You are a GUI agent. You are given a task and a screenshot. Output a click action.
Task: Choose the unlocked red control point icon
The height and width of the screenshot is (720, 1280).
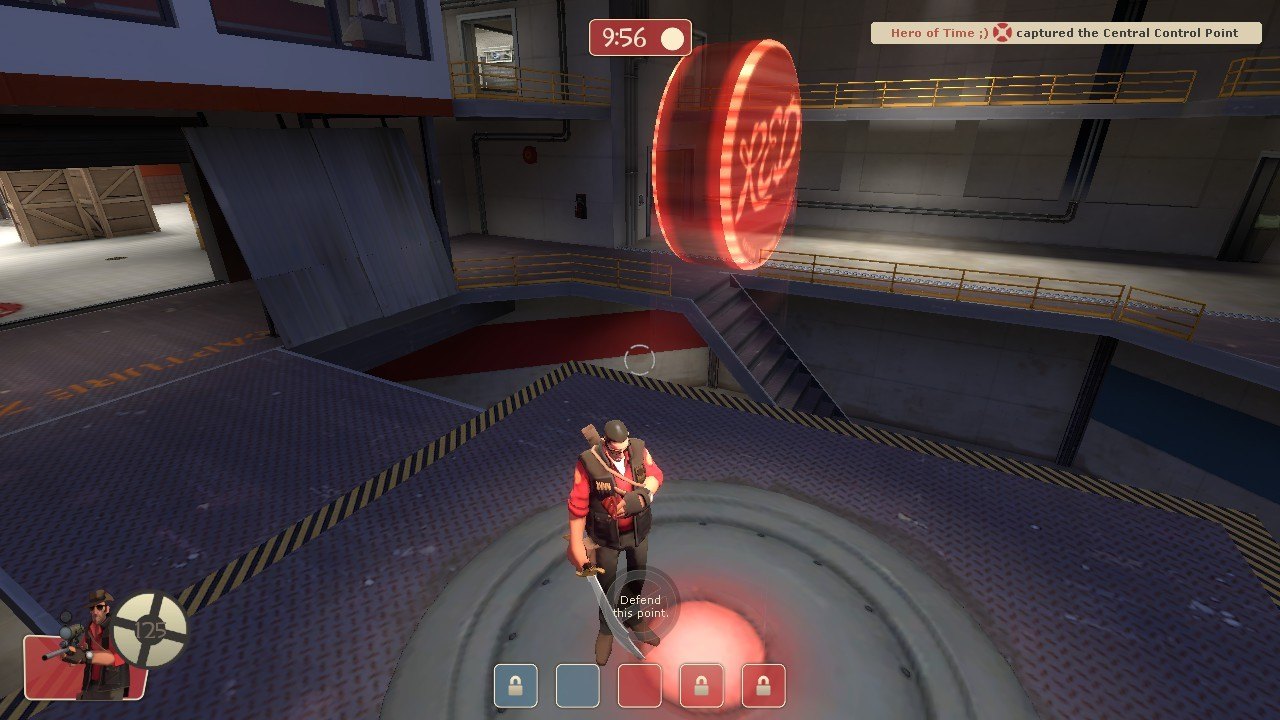[639, 687]
